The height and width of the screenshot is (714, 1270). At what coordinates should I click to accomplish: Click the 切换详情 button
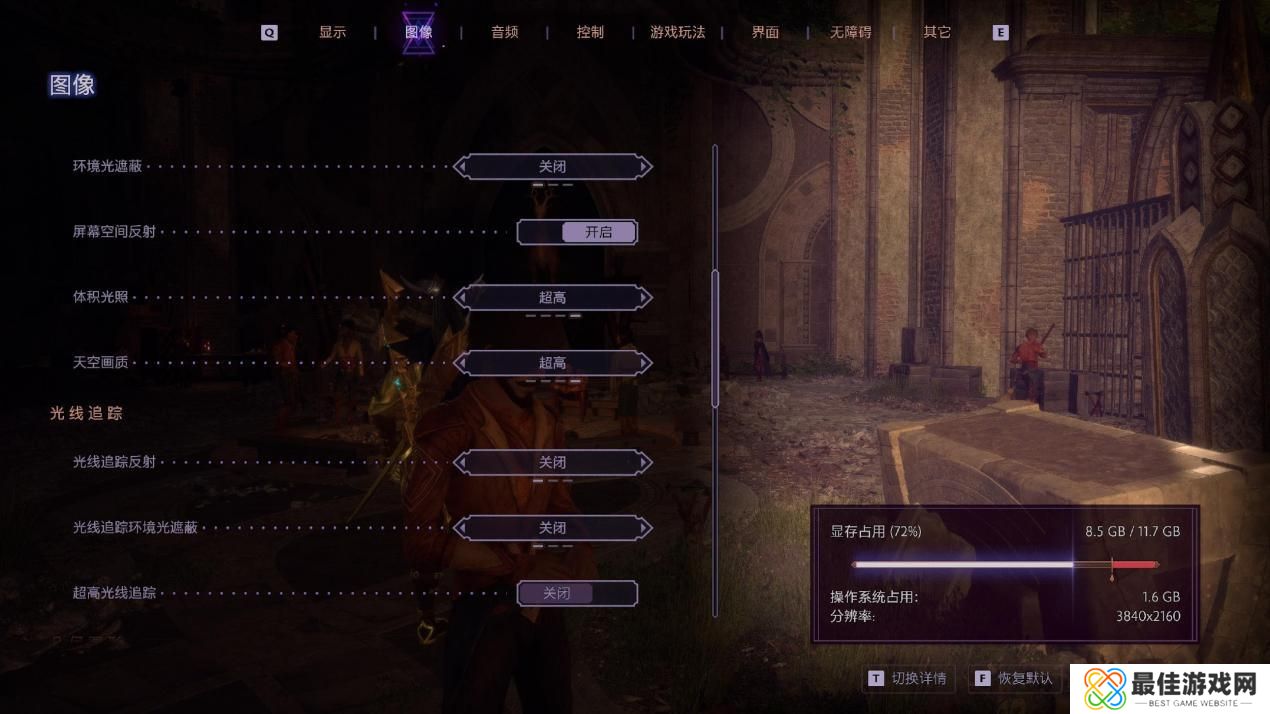pyautogui.click(x=908, y=678)
